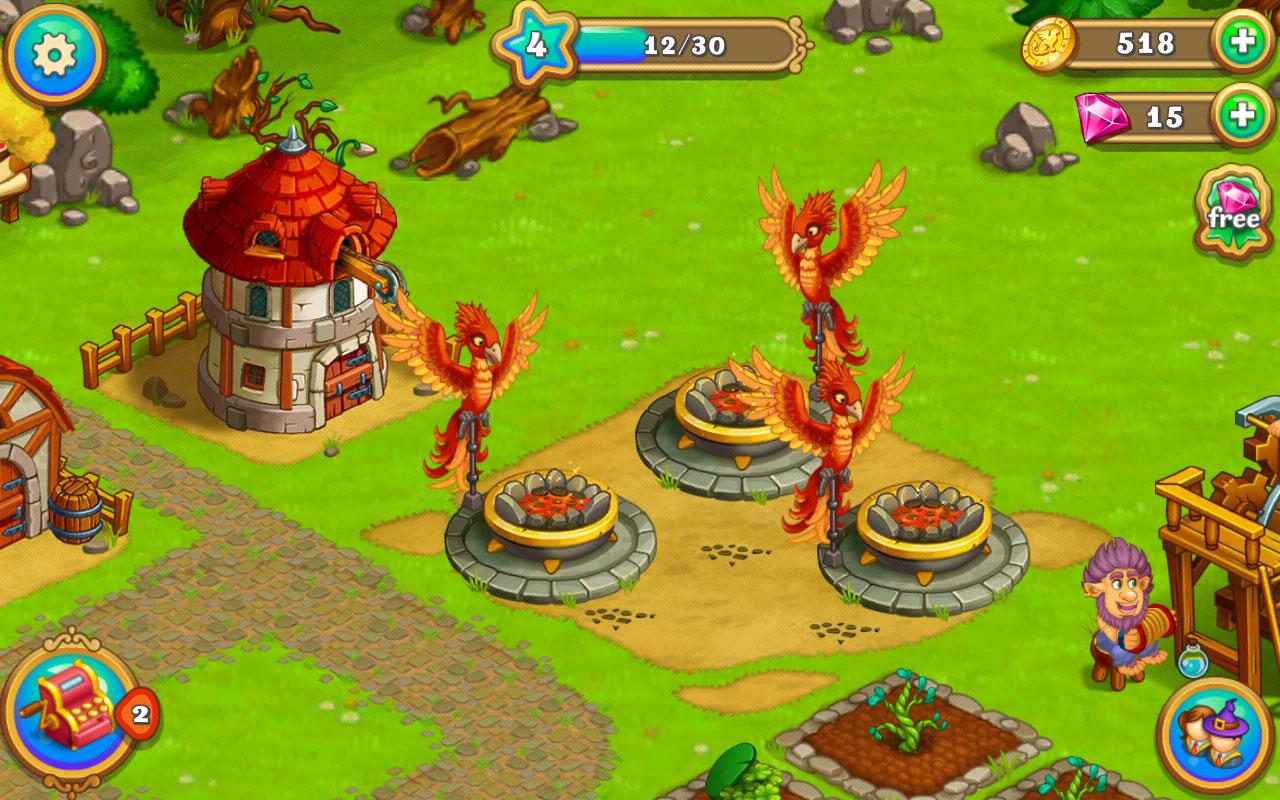This screenshot has width=1280, height=800.
Task: Open the cash register shop
Action: pos(72,708)
